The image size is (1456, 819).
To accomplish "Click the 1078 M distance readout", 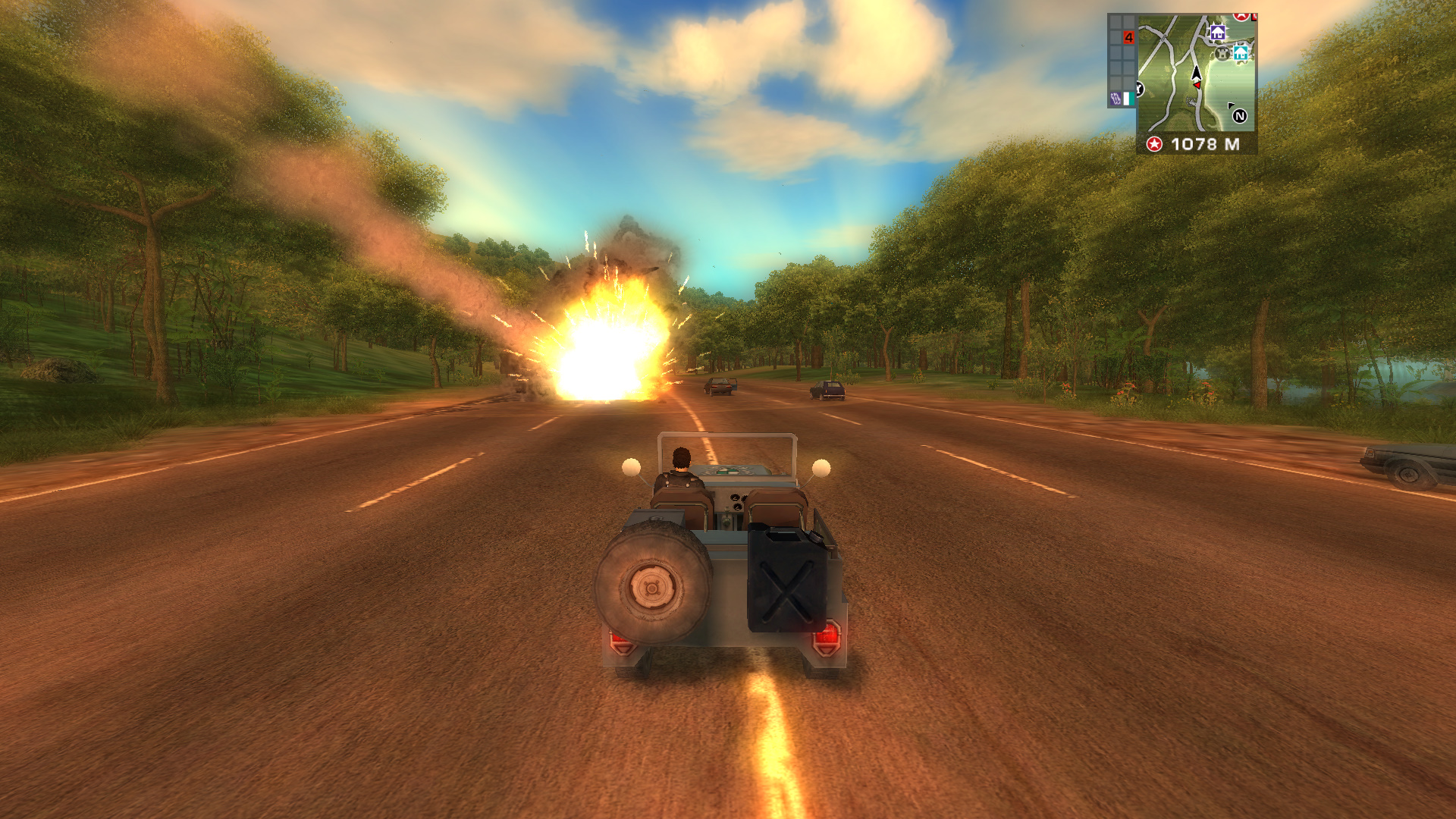I will (1206, 144).
